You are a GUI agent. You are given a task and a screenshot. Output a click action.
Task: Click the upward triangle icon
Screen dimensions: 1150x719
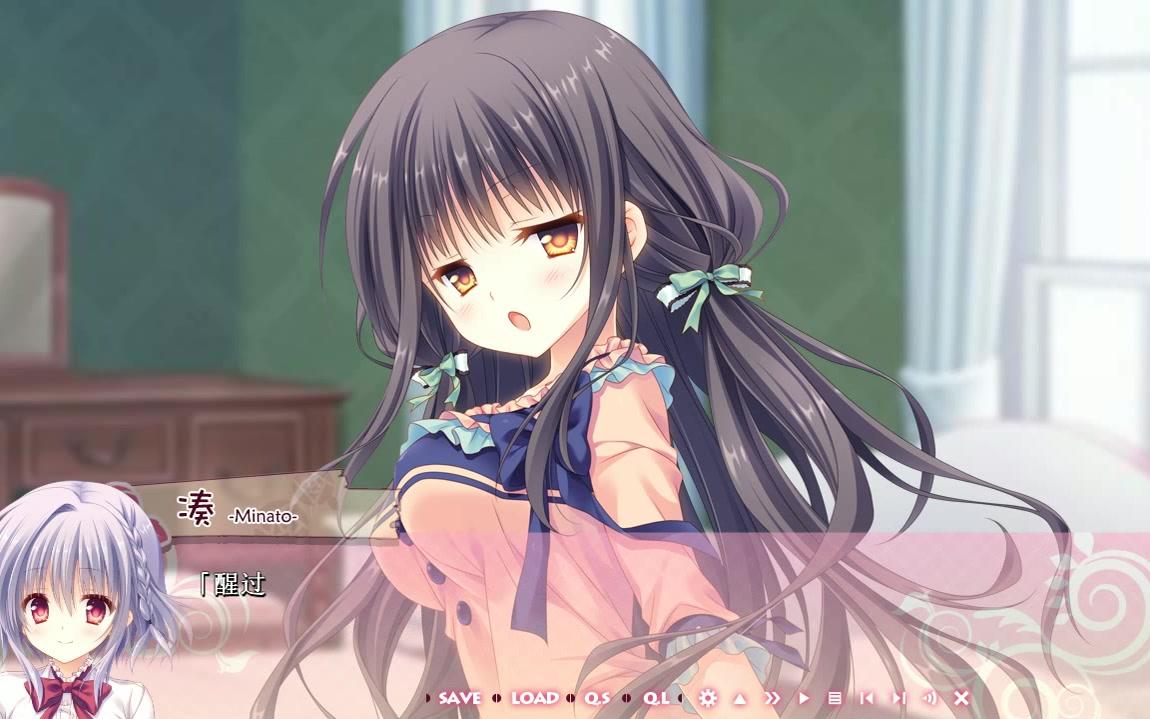[740, 698]
